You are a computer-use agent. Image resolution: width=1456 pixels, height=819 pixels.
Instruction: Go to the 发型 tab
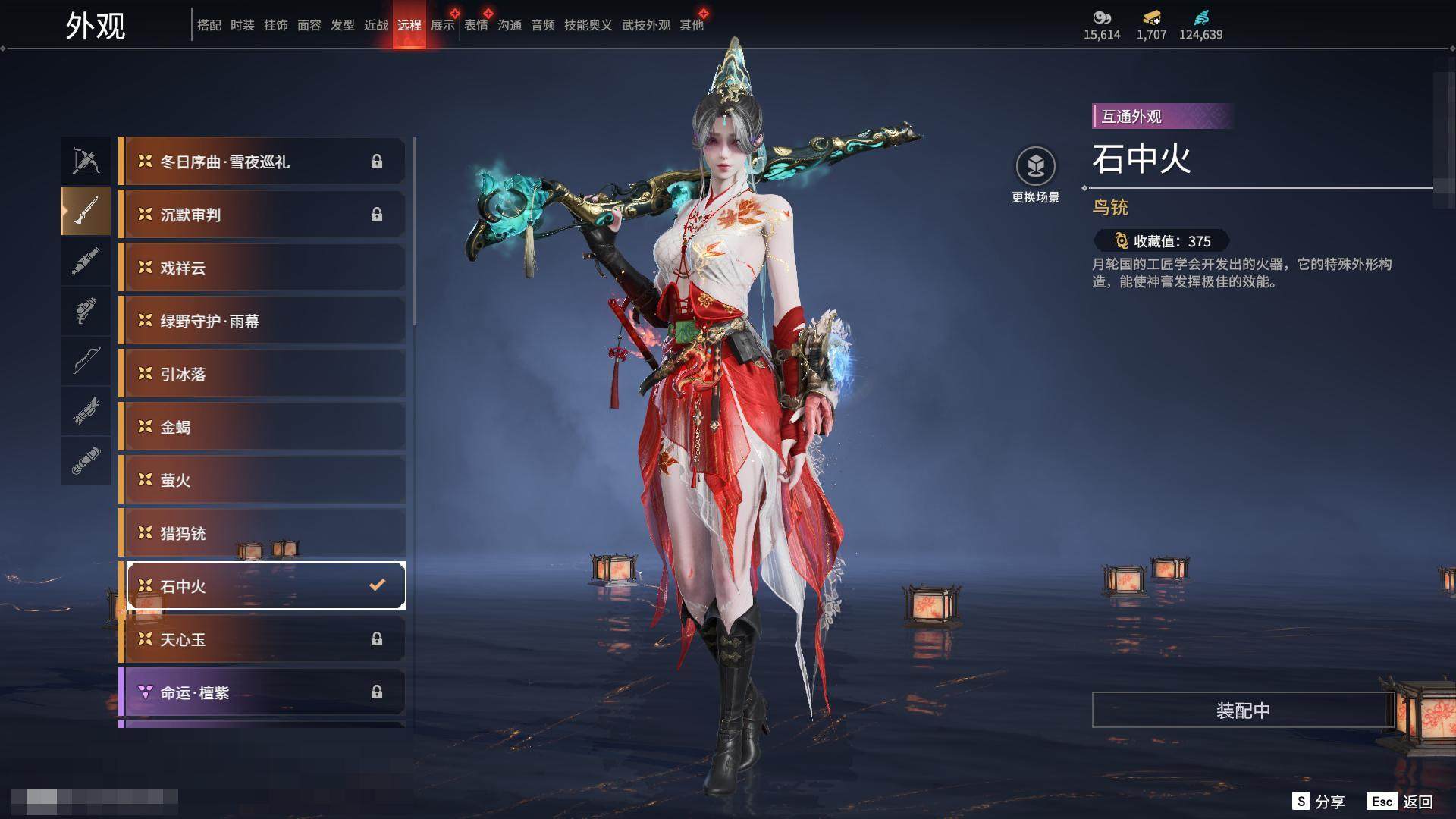(x=343, y=25)
